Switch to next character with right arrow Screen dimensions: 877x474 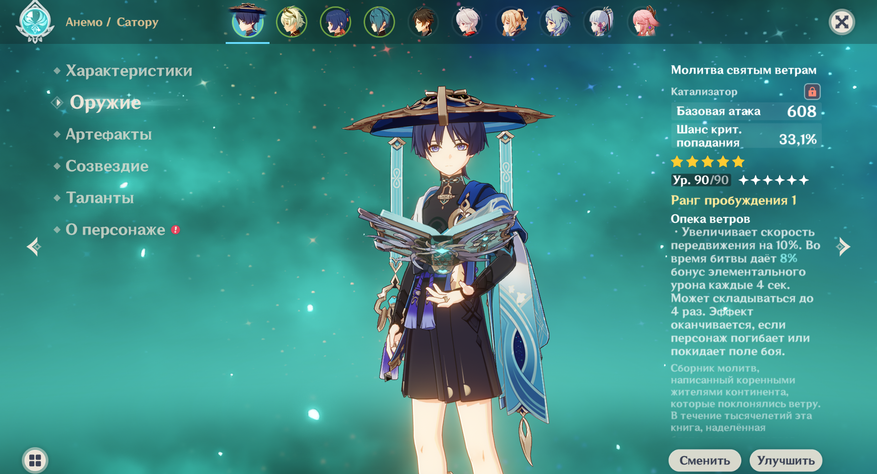[844, 246]
